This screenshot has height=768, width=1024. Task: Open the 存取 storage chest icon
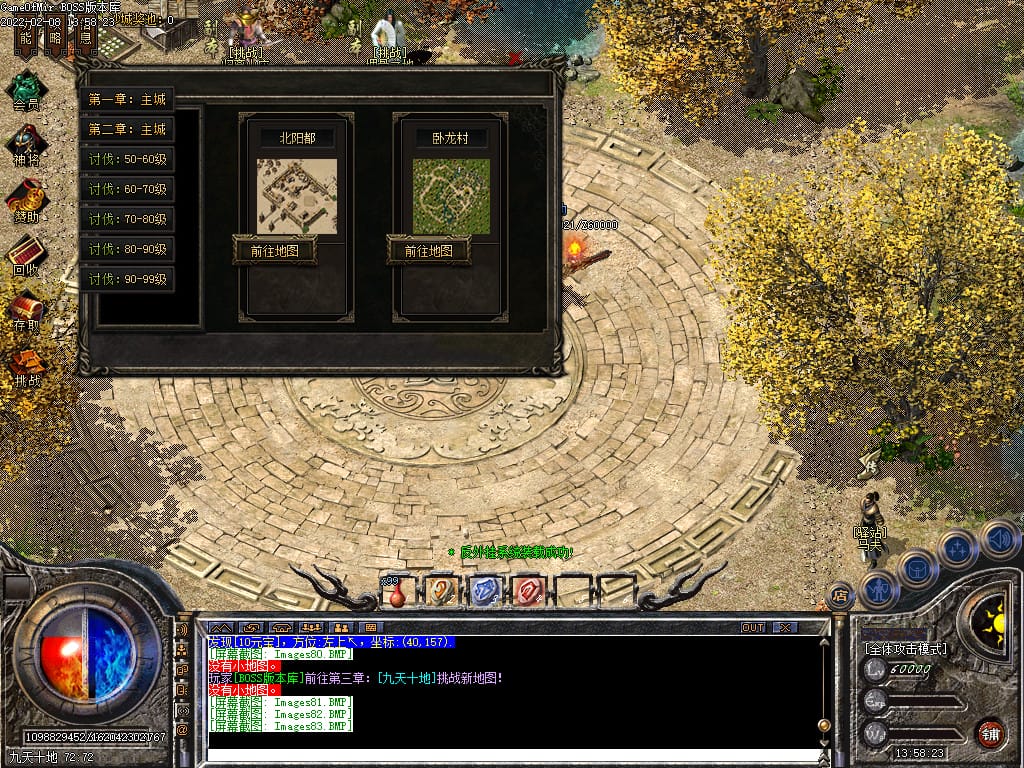pos(27,308)
